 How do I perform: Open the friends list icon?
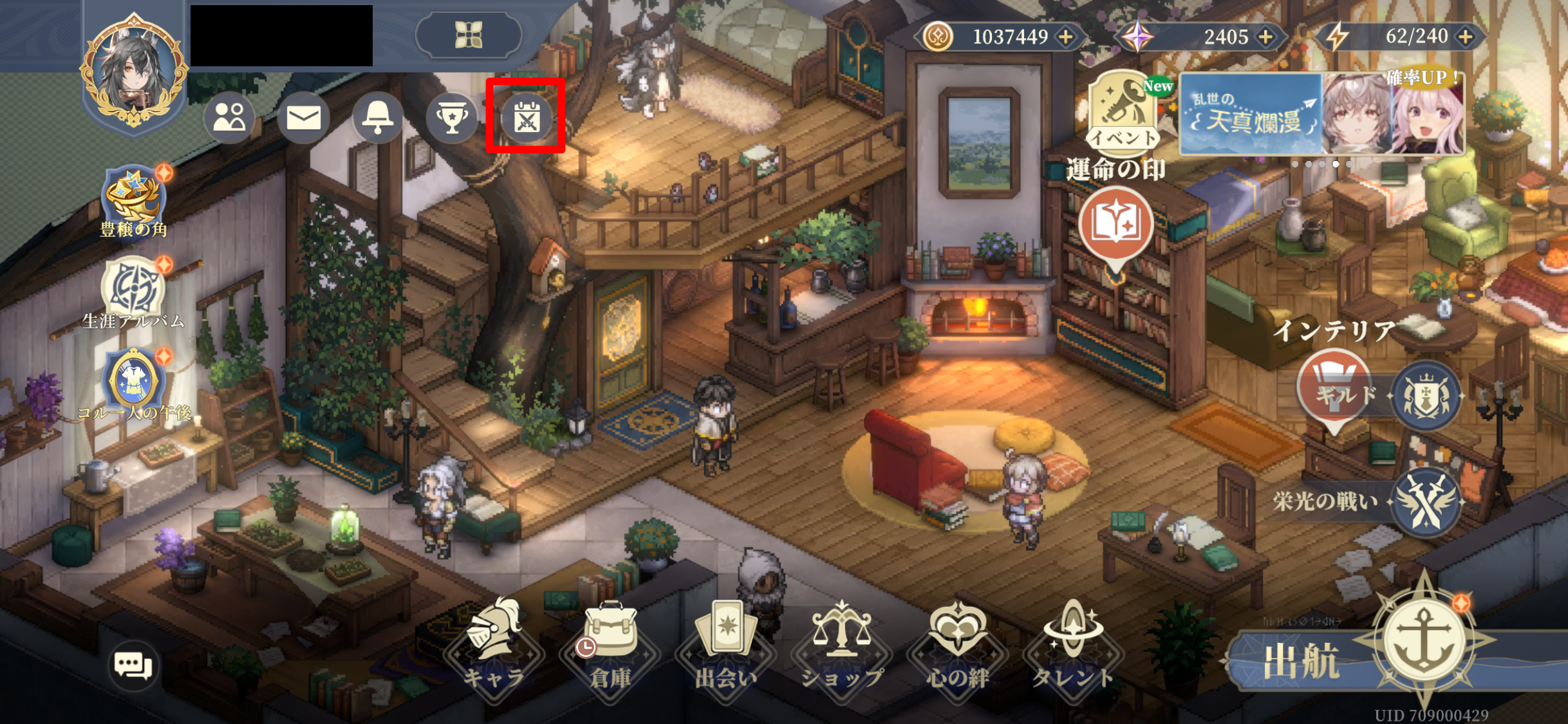click(230, 118)
